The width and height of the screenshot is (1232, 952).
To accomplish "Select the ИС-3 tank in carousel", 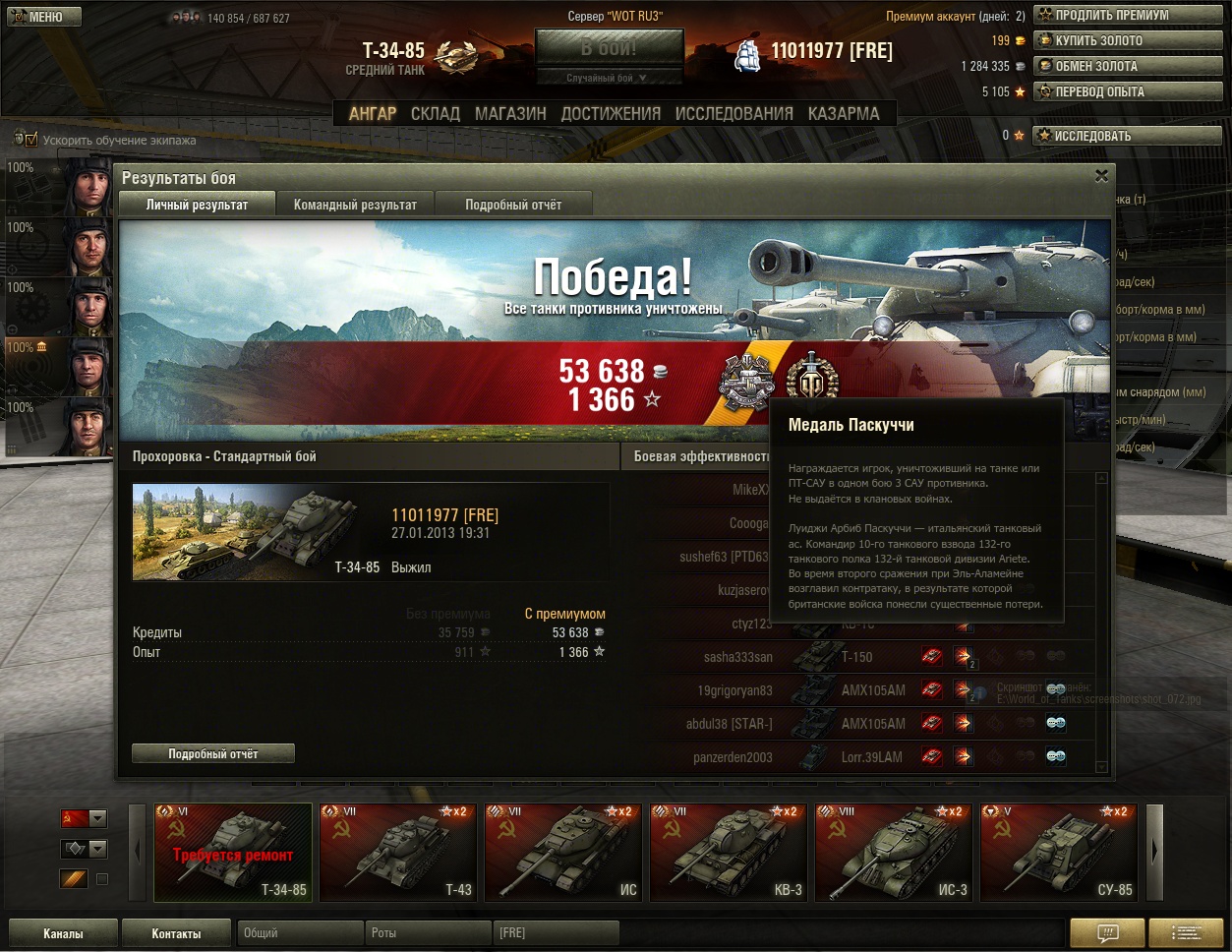I will click(894, 852).
